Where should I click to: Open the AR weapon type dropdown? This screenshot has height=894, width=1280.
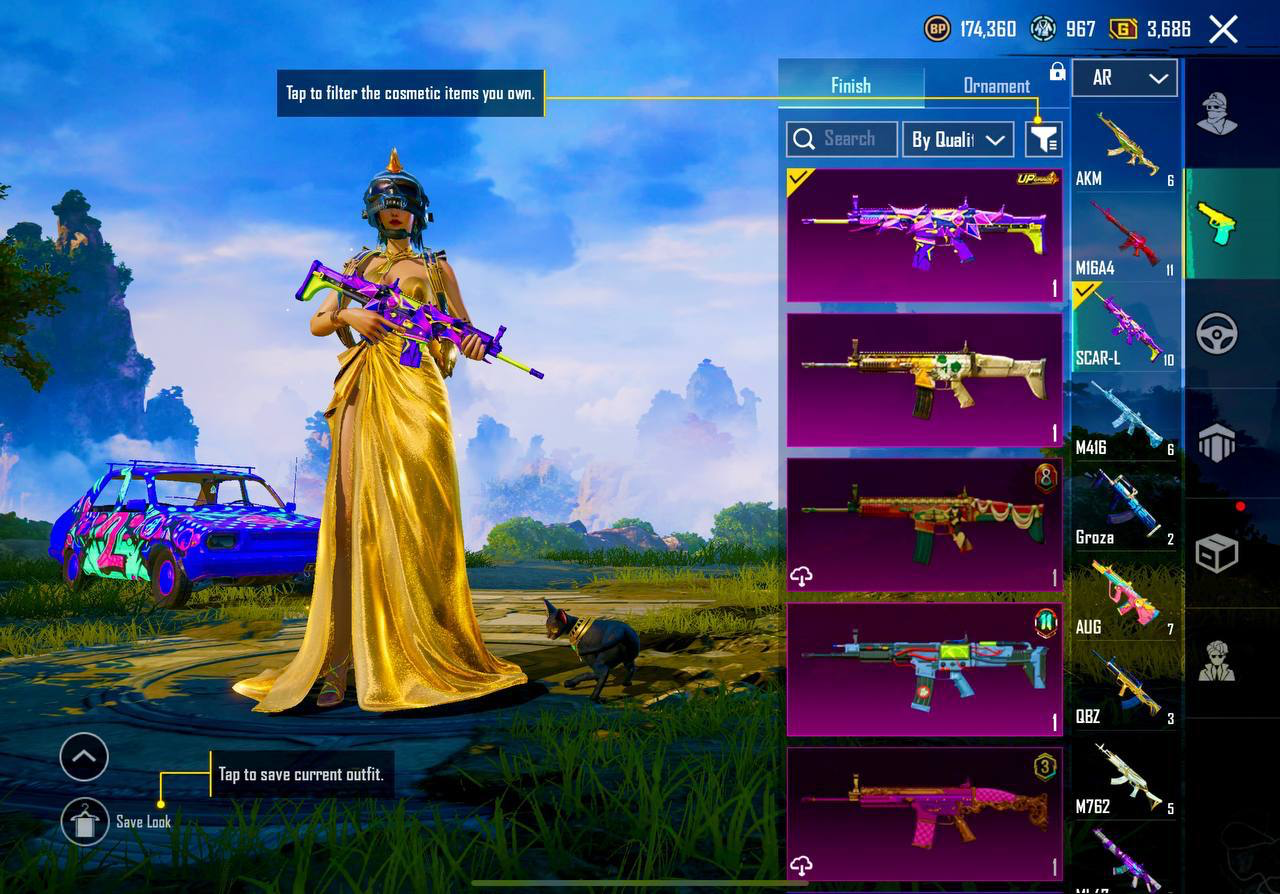point(1125,78)
